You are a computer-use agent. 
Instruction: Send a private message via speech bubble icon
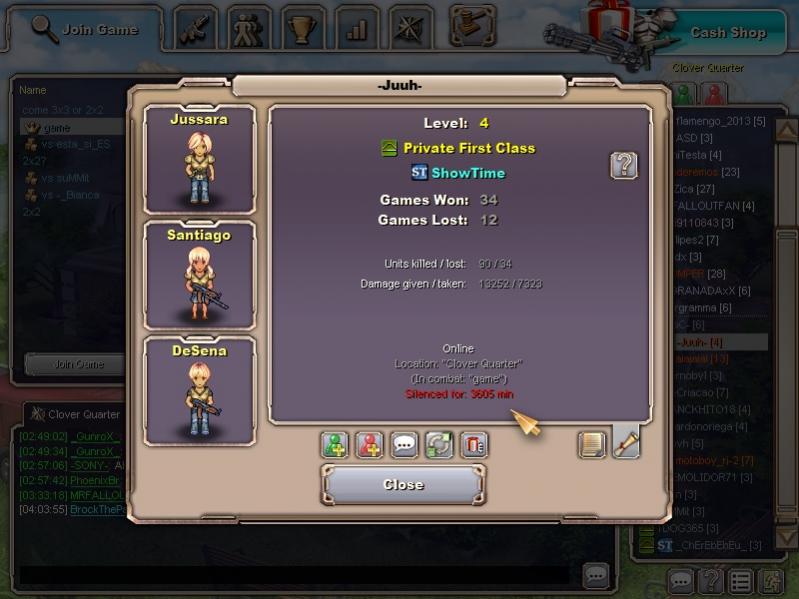pyautogui.click(x=405, y=445)
